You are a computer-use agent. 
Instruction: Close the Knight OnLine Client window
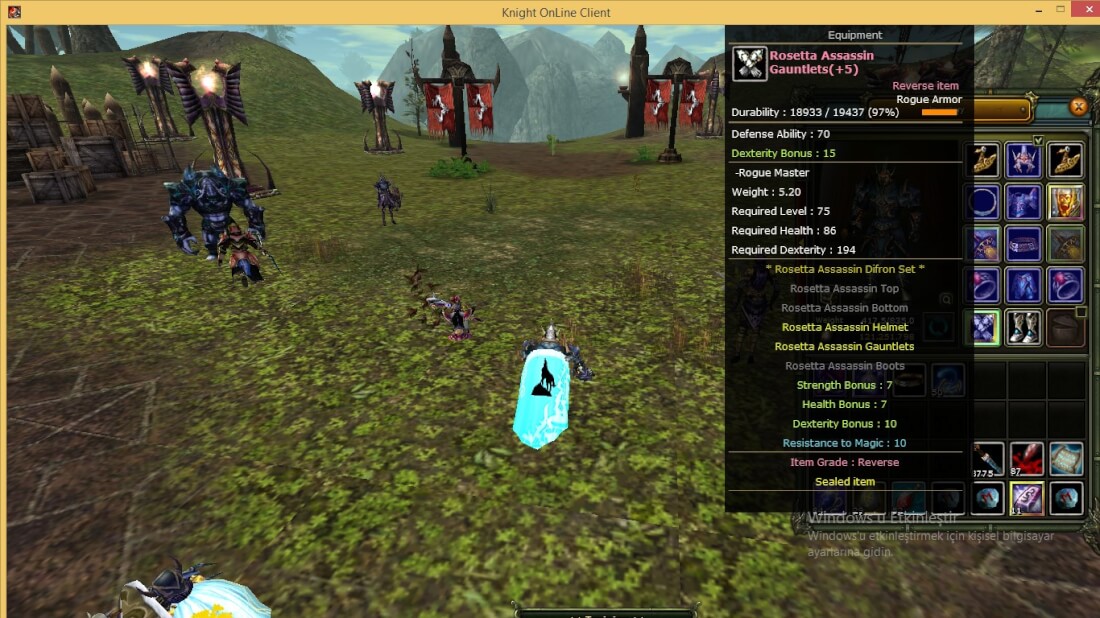pos(1087,11)
